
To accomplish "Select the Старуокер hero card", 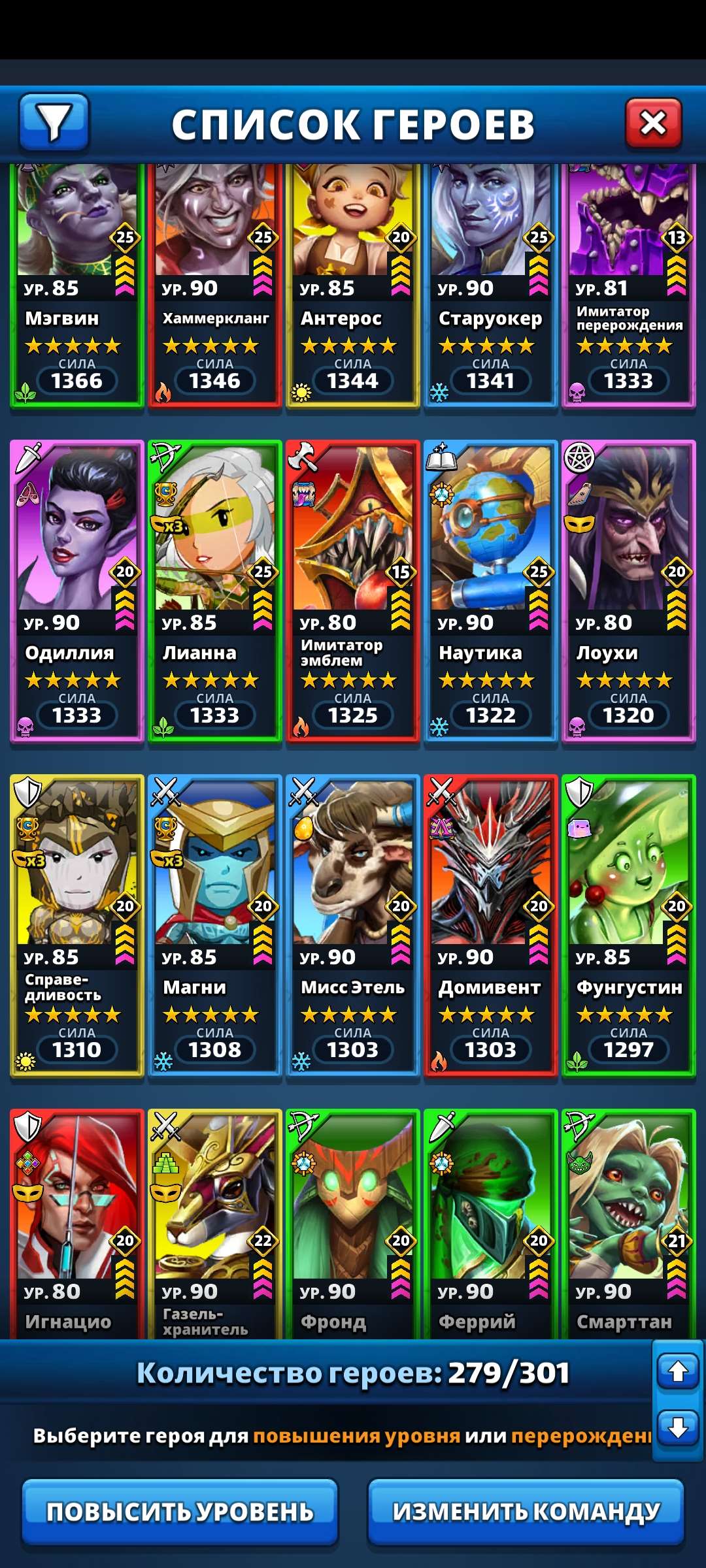I will click(x=491, y=287).
